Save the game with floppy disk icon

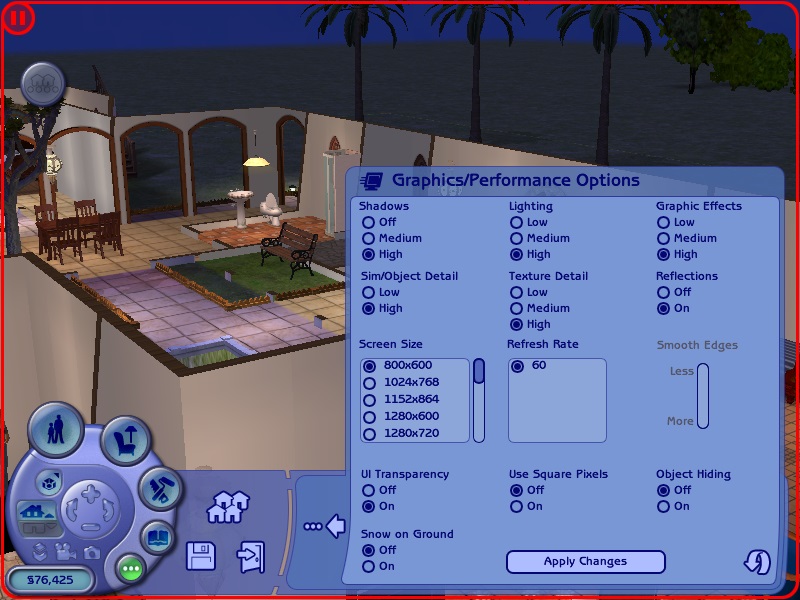201,556
